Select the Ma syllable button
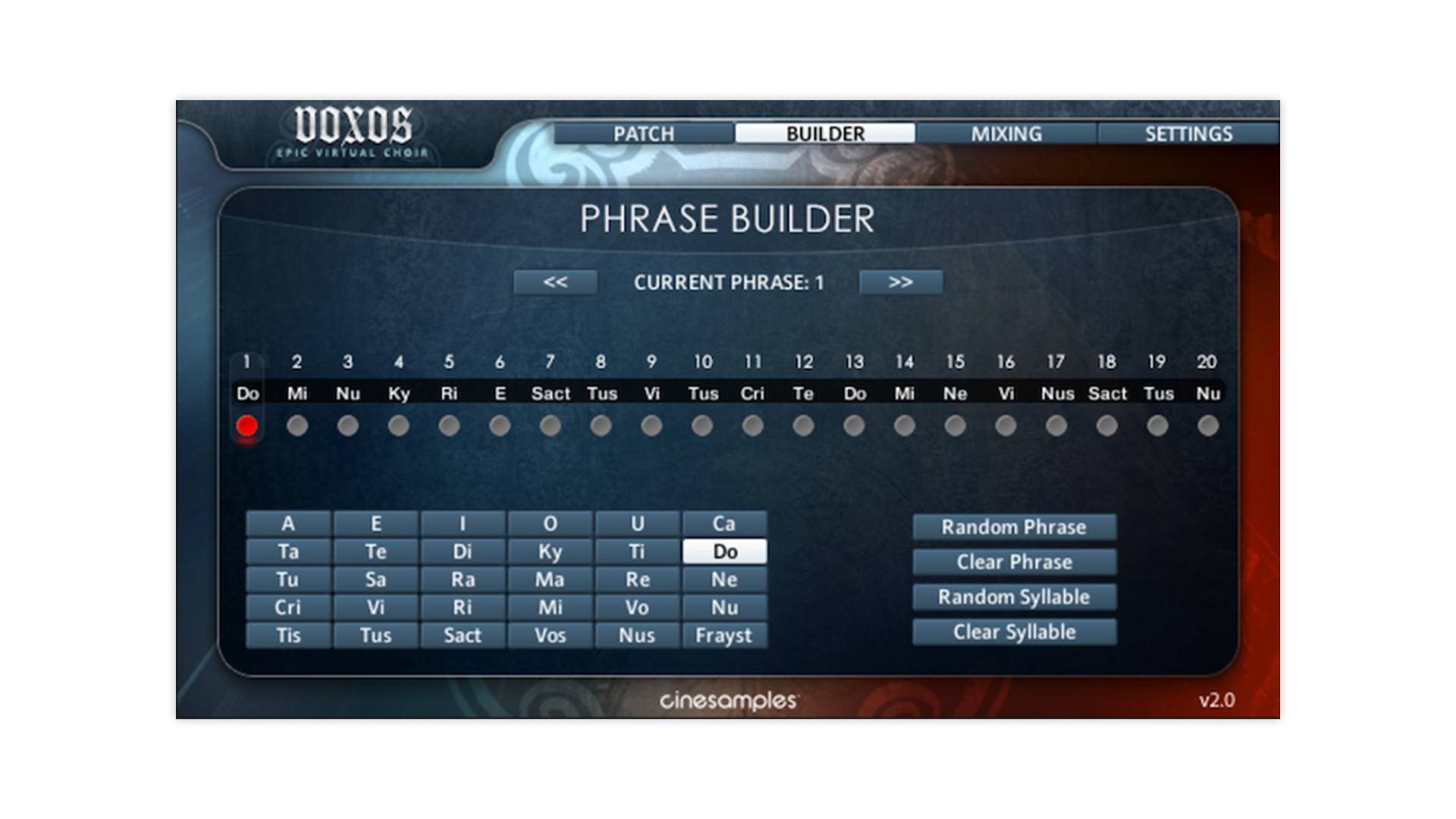 click(x=550, y=580)
